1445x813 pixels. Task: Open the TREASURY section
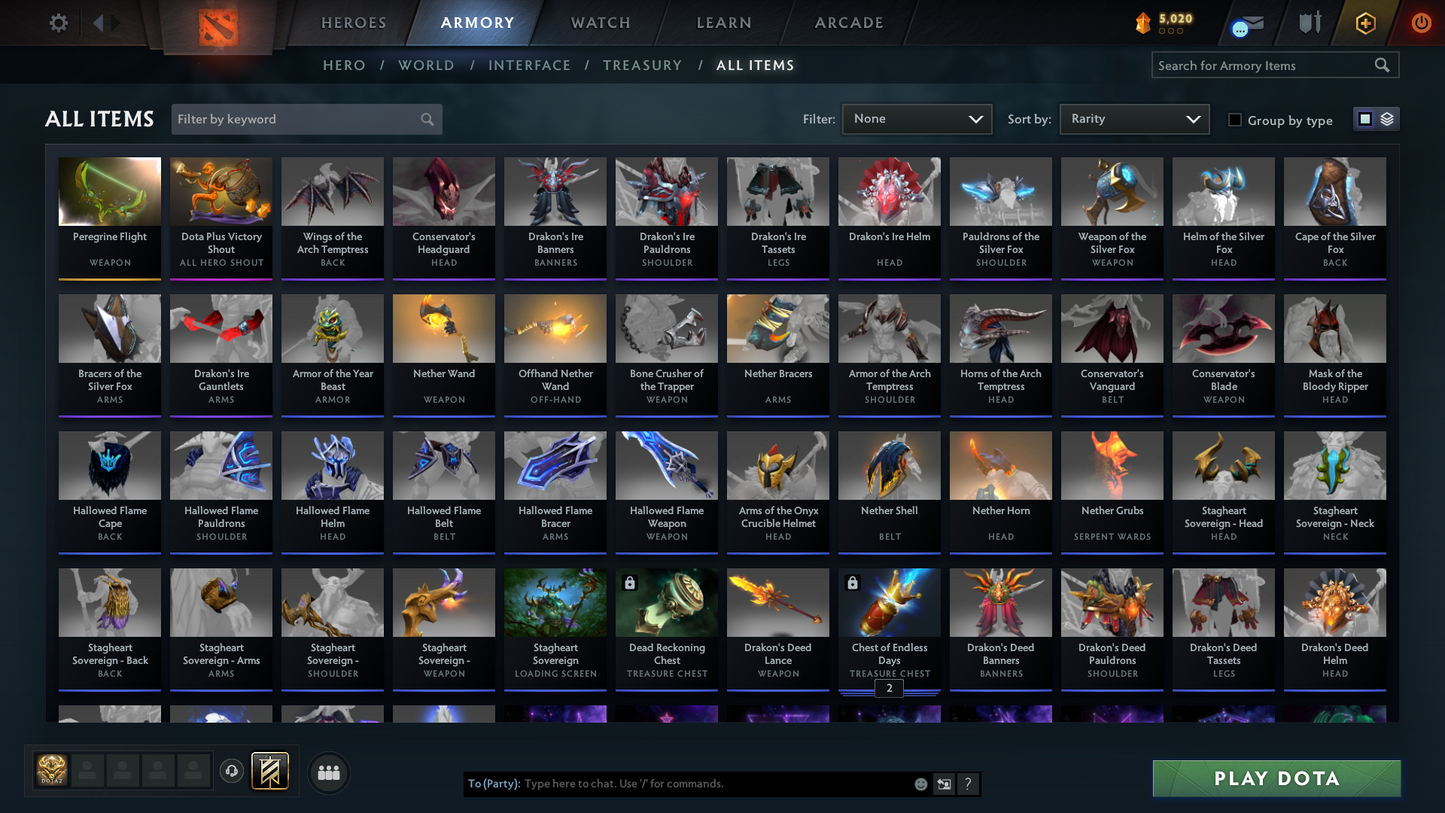[642, 65]
